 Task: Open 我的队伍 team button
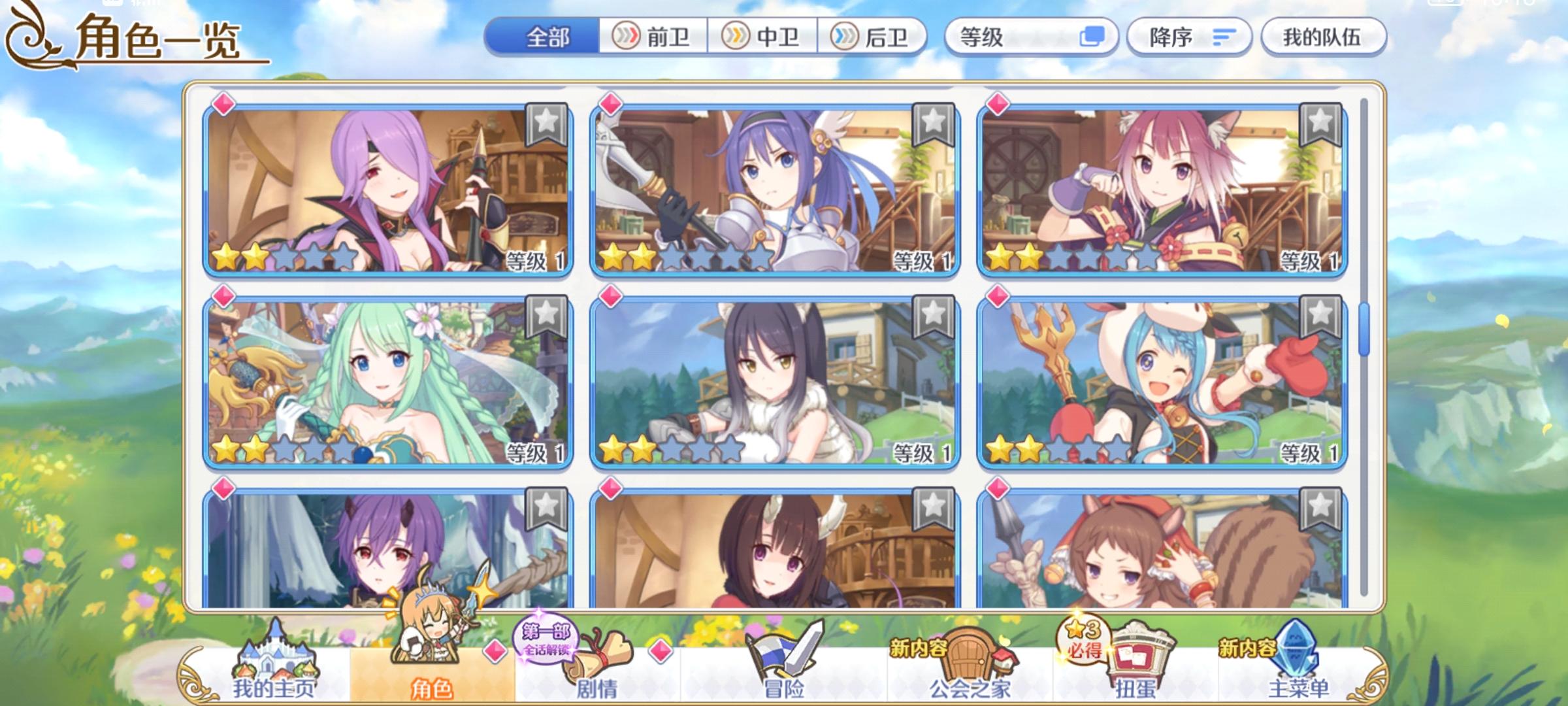(x=1322, y=37)
